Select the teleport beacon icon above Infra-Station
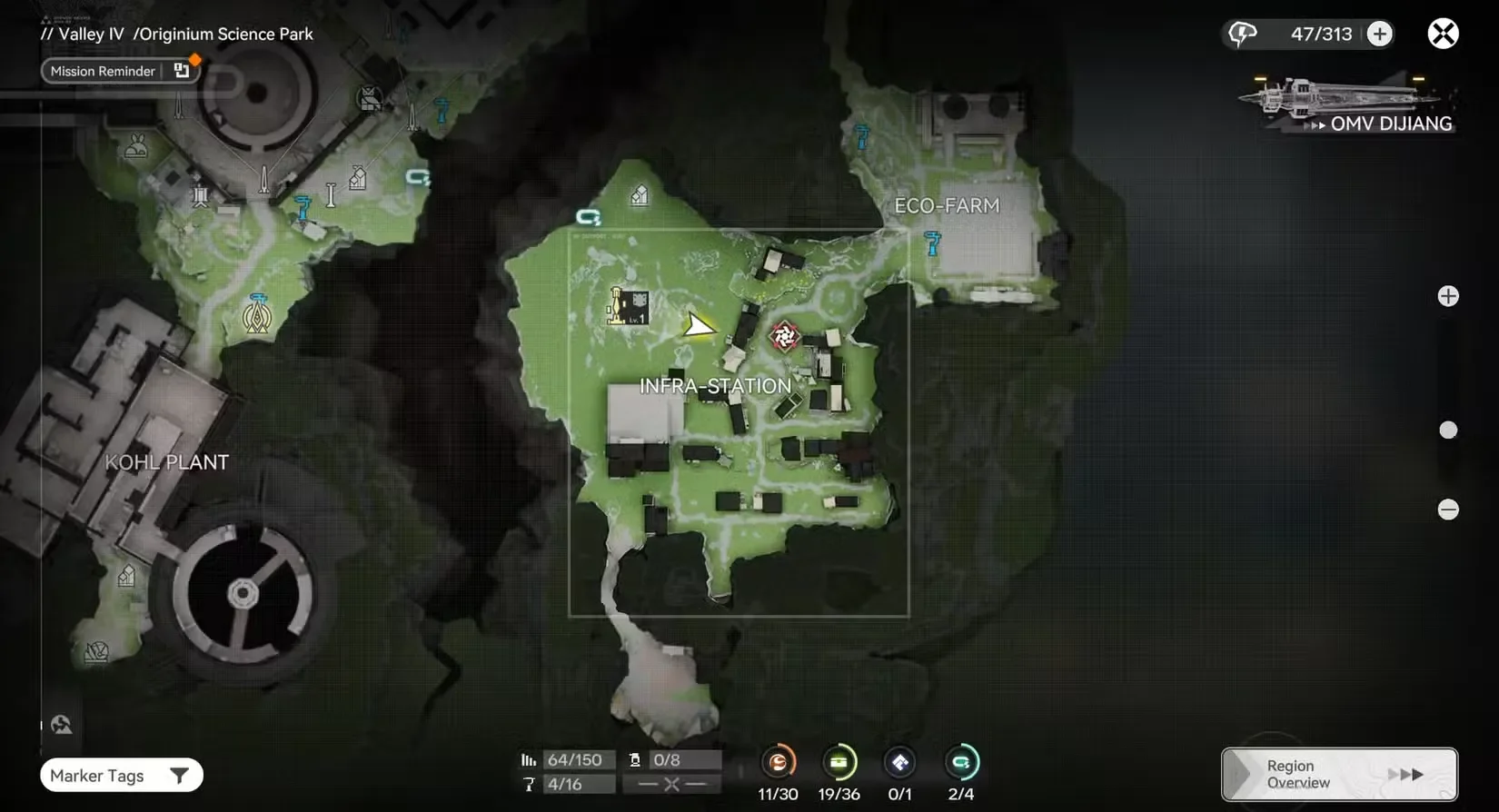This screenshot has width=1499, height=812. click(x=589, y=215)
